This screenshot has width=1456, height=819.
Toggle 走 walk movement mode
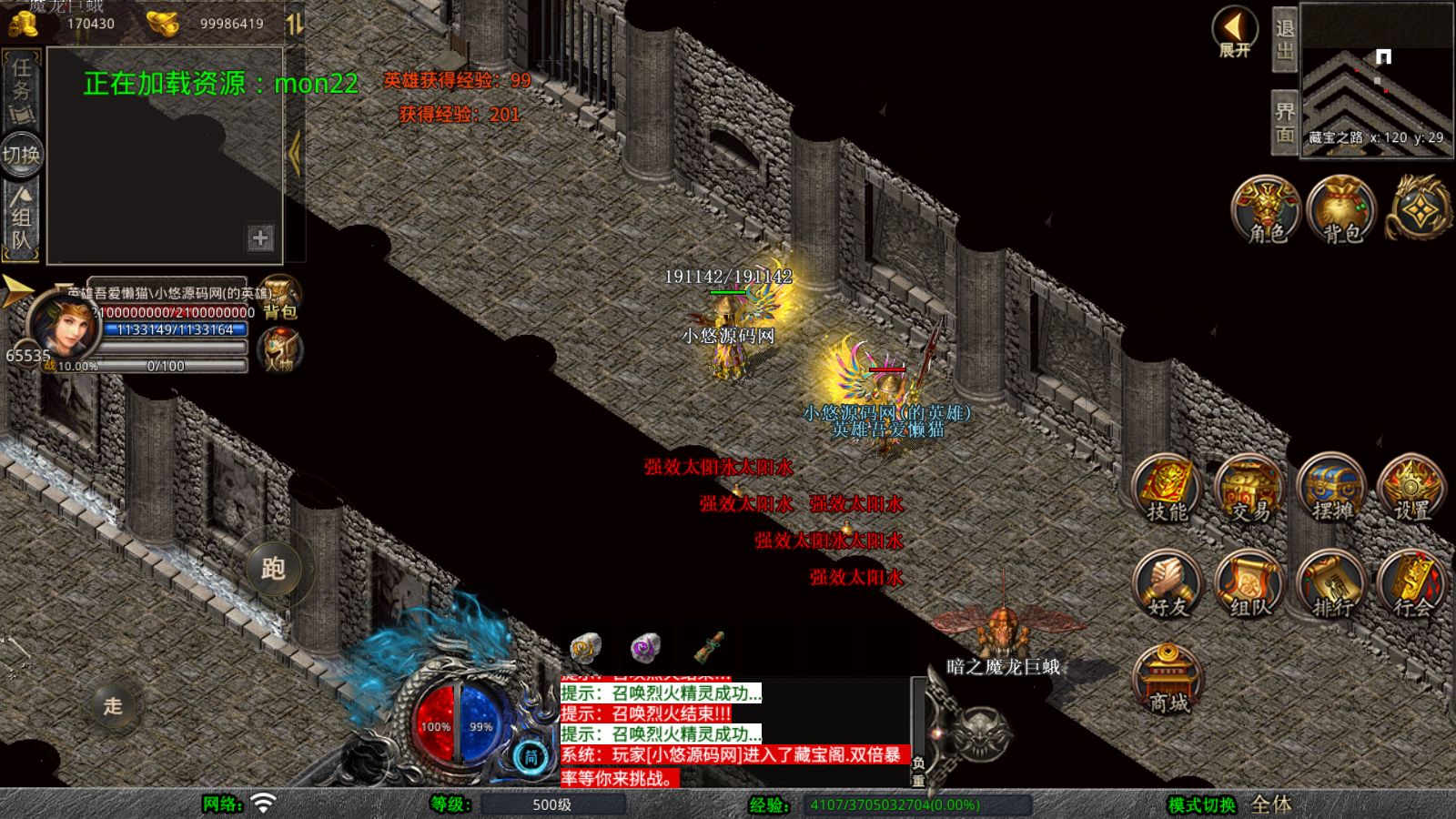point(113,705)
